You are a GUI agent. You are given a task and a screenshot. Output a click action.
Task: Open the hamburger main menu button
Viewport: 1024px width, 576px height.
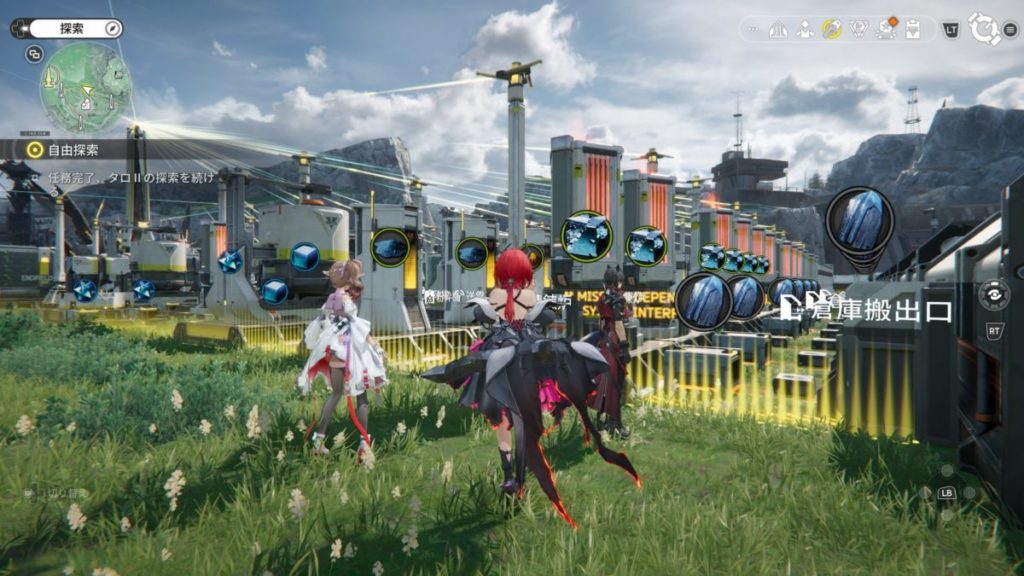1011,29
